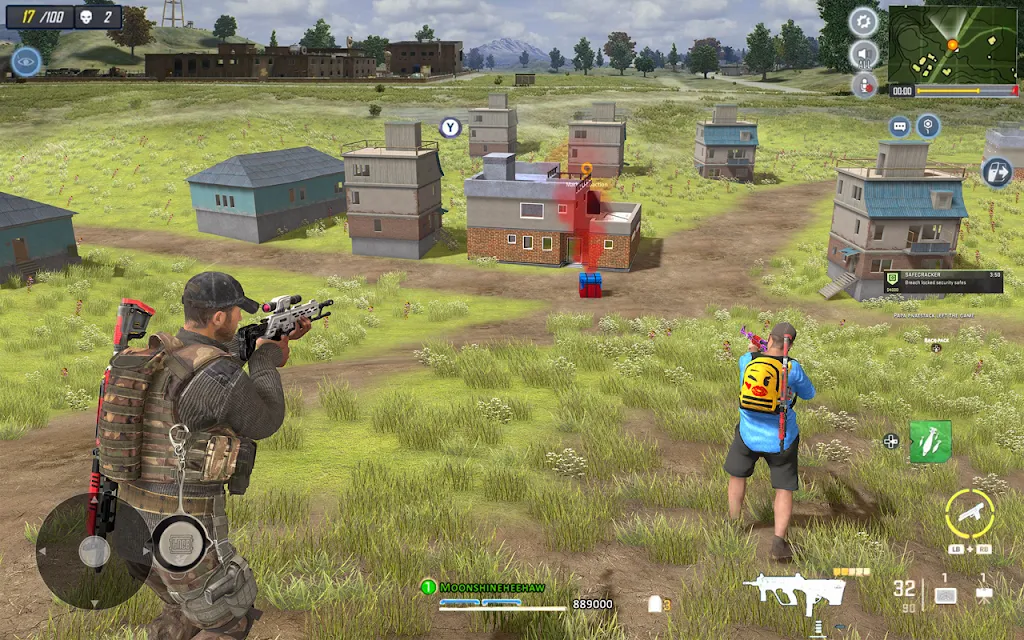Select the deployable turret equipment slot
1024x640 pixels.
[x=983, y=594]
